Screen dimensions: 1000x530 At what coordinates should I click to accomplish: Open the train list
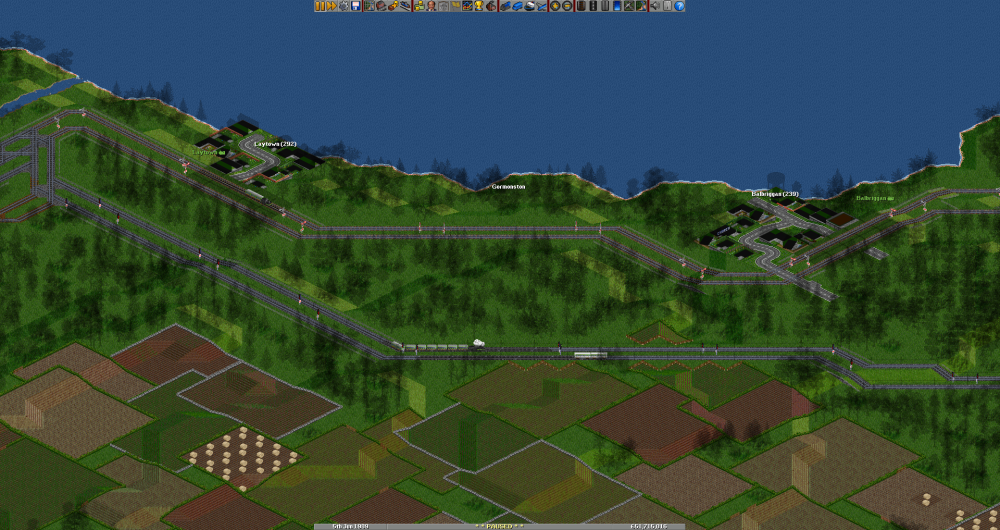[x=505, y=6]
